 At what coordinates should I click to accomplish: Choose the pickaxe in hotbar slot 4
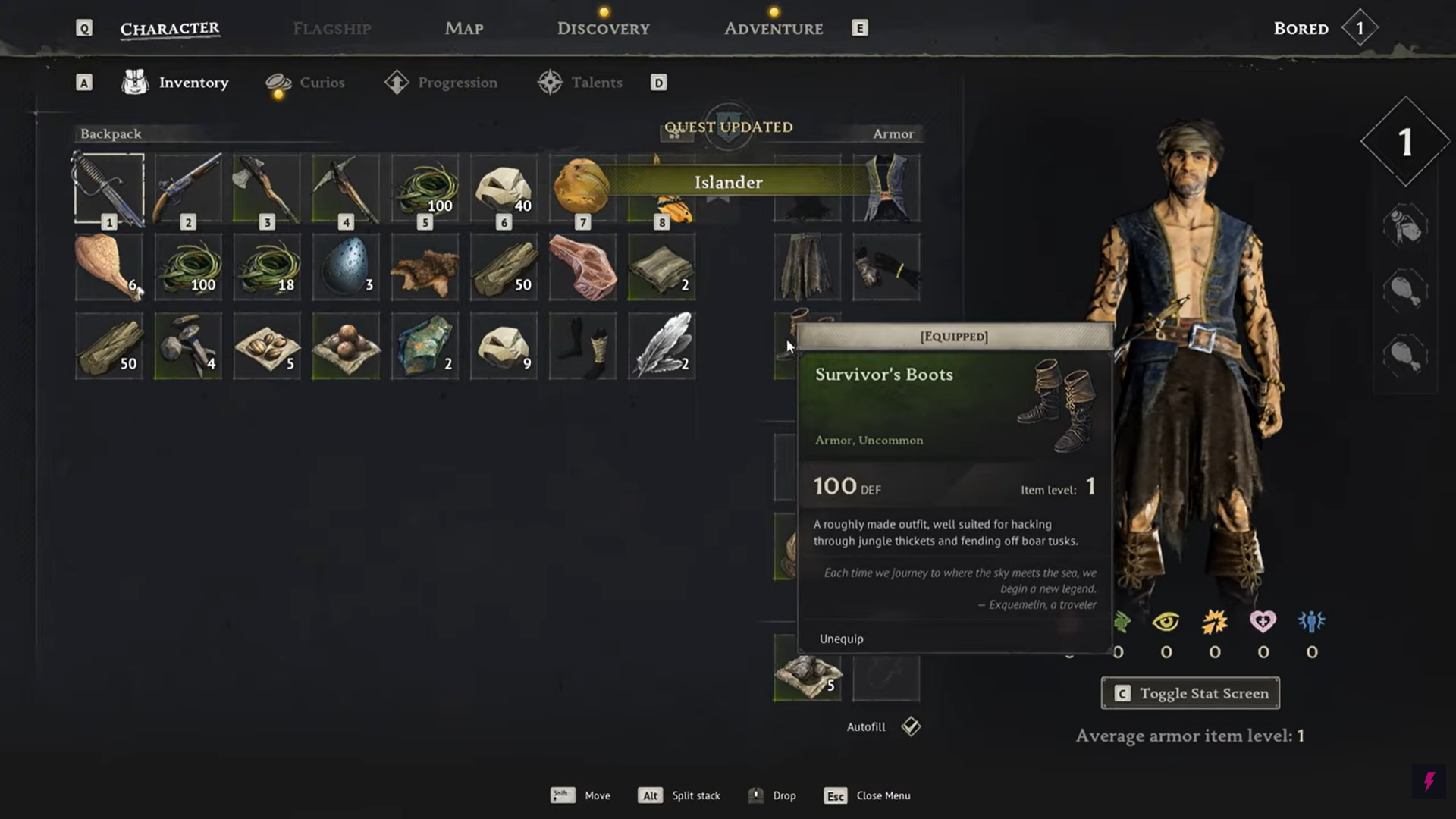346,189
